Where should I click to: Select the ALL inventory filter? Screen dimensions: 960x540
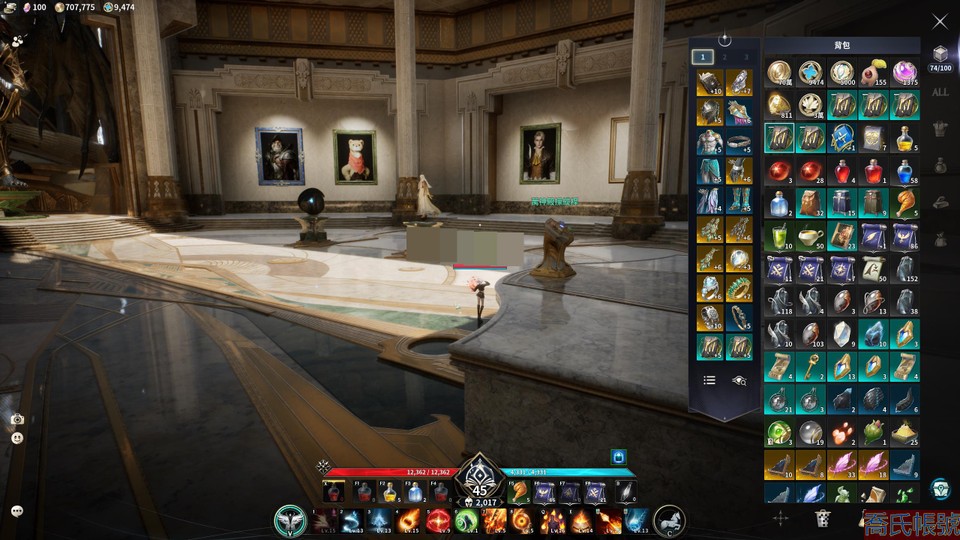click(940, 92)
